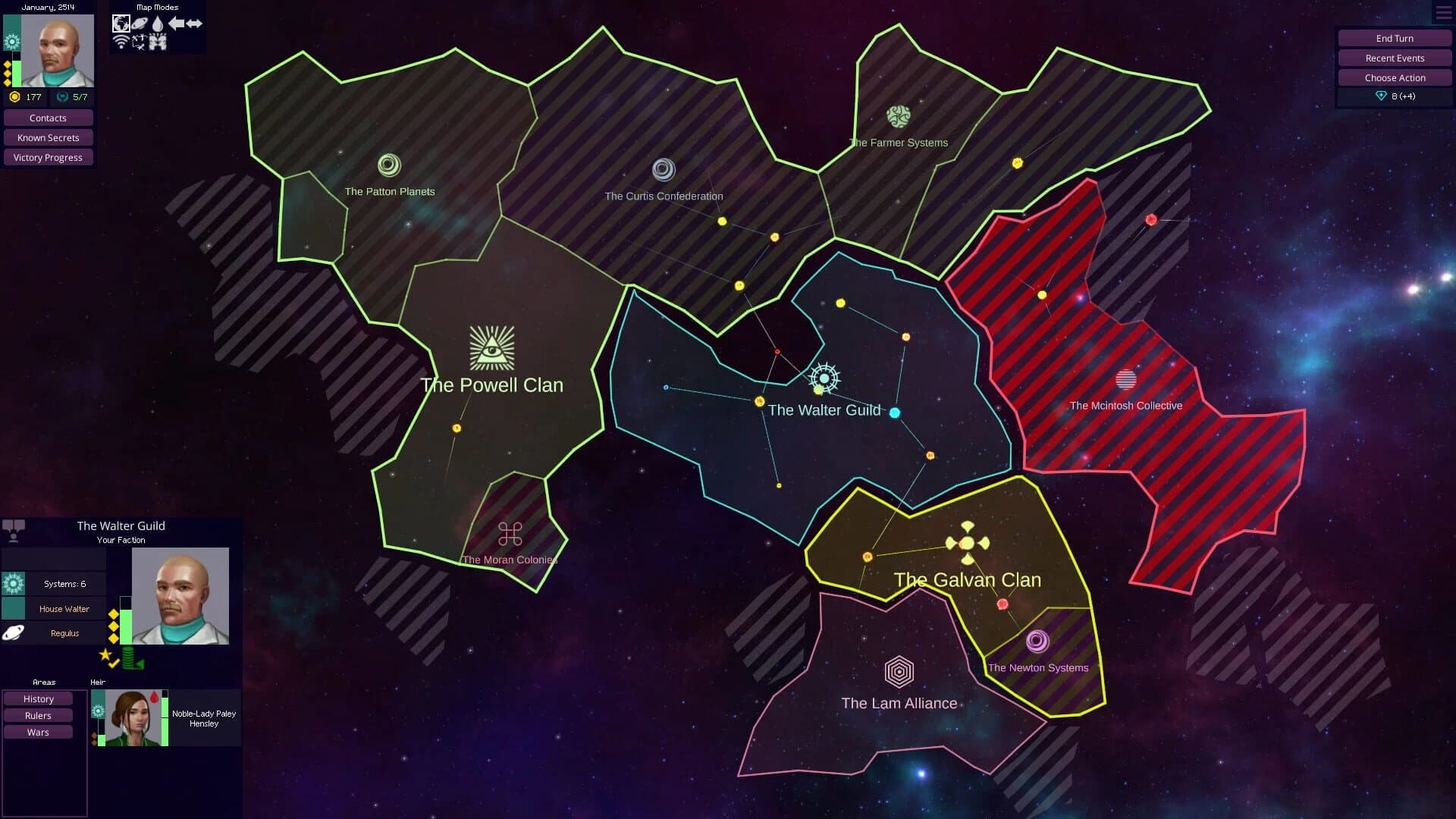Toggle the water droplet map mode
Screen dimensions: 1456x819
[157, 22]
